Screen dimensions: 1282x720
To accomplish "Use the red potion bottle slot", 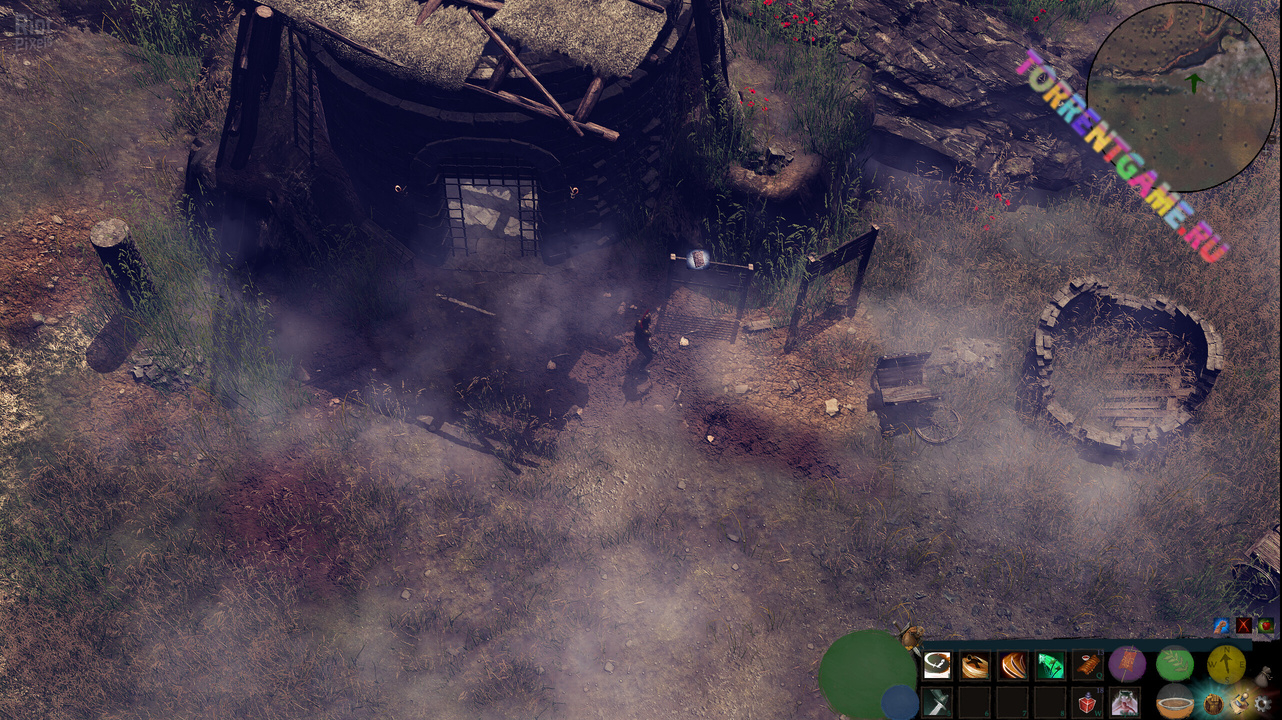I will coord(1088,702).
